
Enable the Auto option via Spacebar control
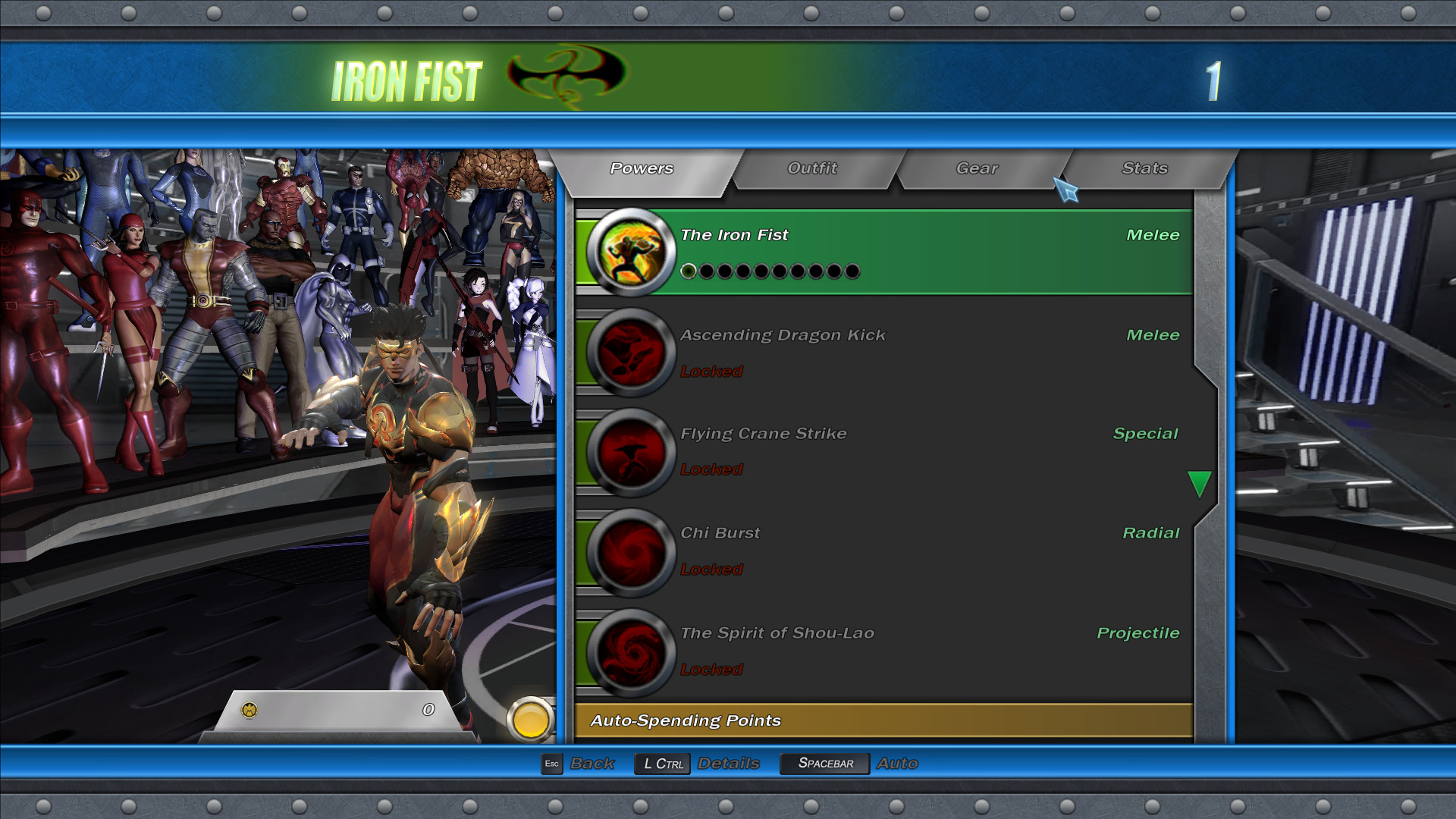pyautogui.click(x=824, y=763)
